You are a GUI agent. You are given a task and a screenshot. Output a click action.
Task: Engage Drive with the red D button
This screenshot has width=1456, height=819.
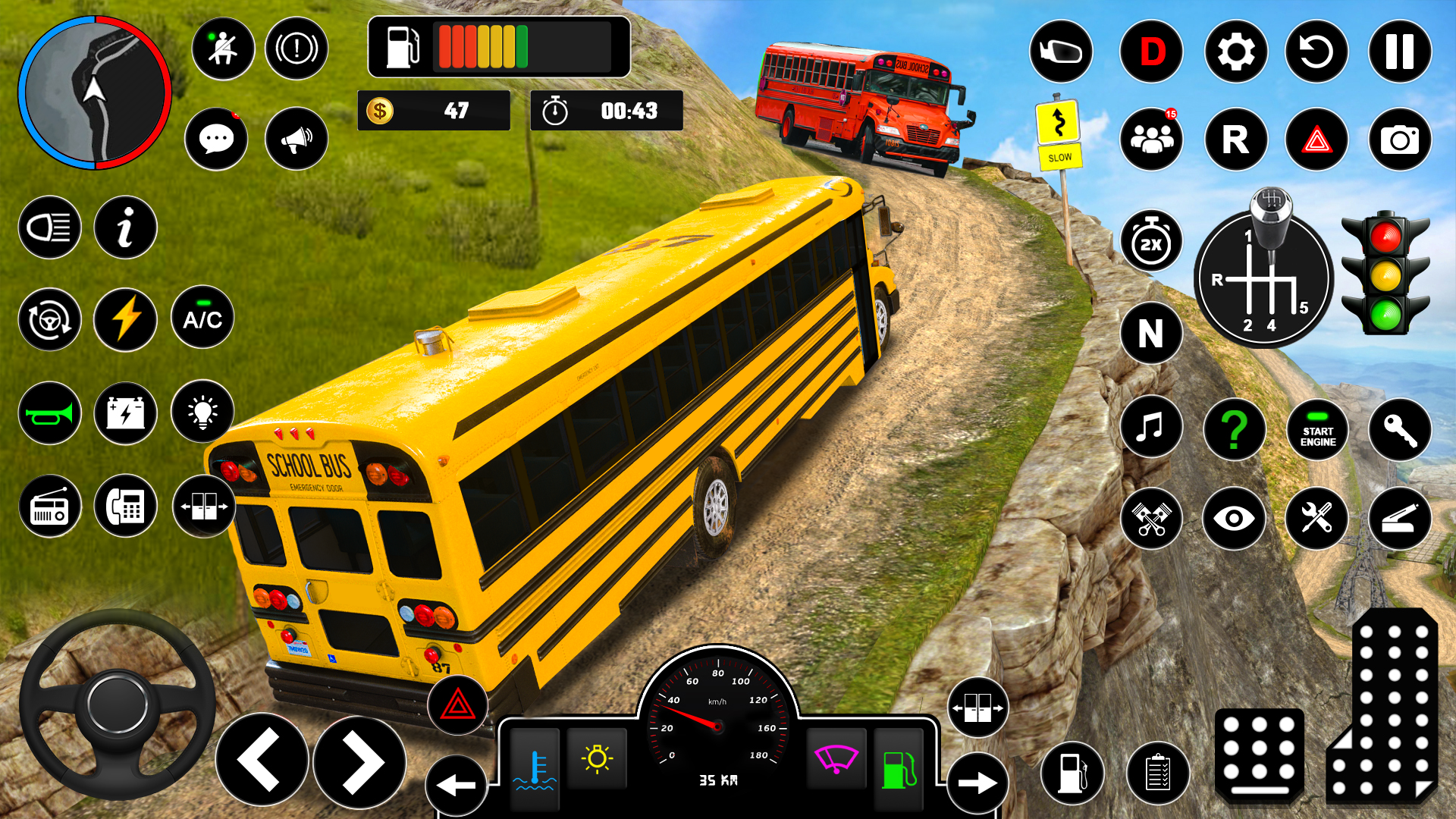point(1153,50)
